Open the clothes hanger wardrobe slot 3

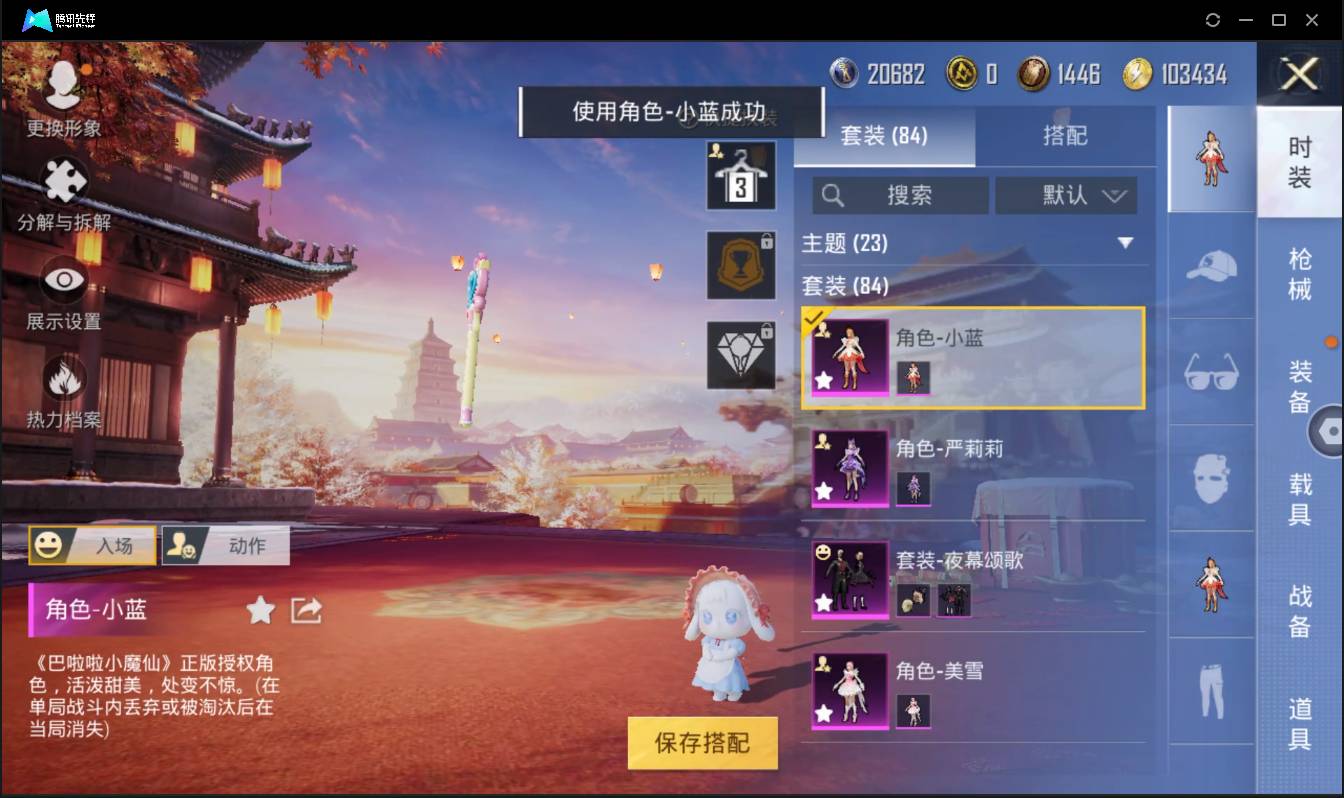[741, 177]
